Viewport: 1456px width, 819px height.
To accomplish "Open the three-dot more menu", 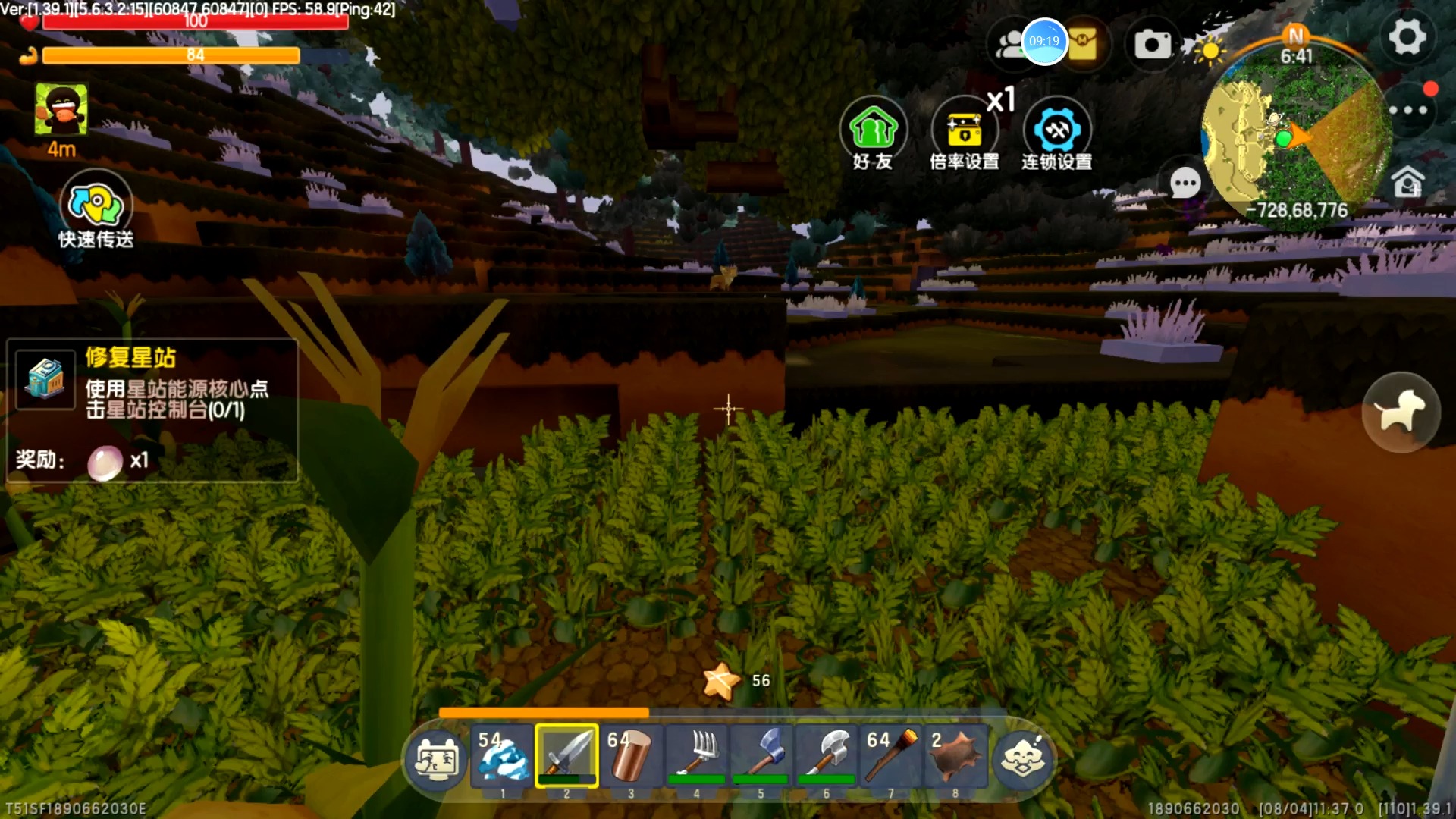I will click(x=1408, y=111).
